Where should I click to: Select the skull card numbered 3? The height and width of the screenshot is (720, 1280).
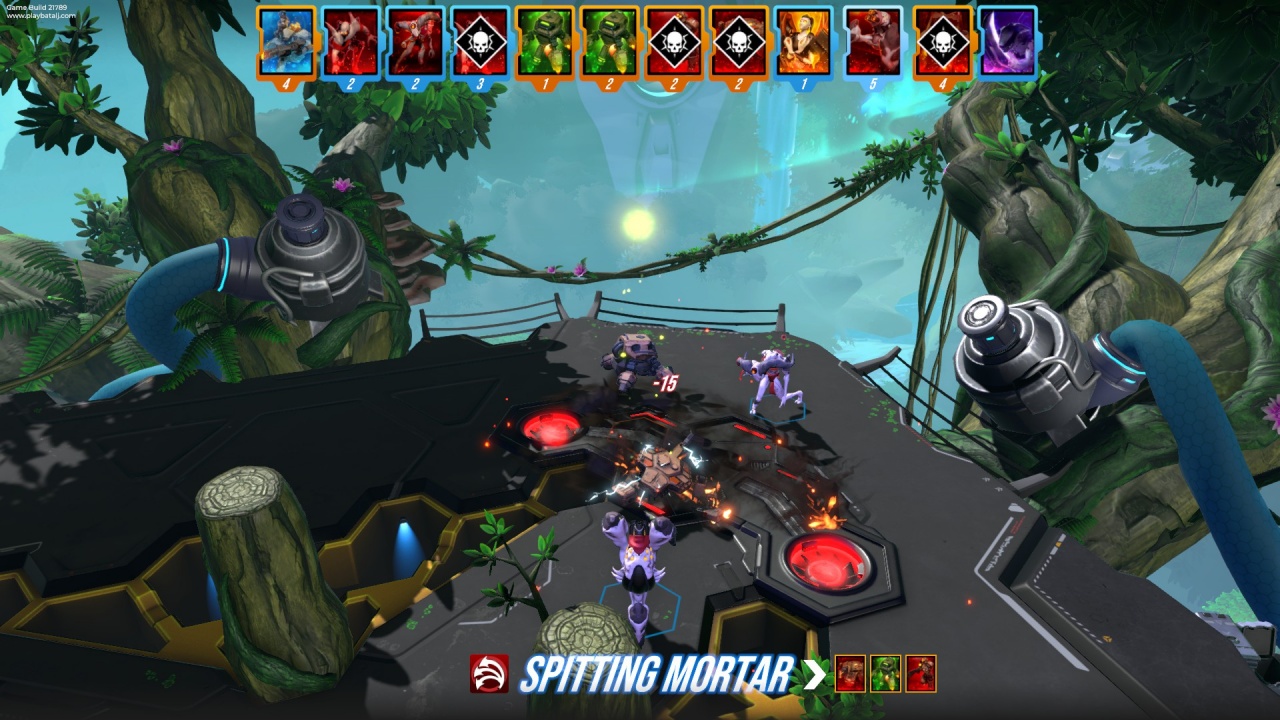click(x=480, y=42)
